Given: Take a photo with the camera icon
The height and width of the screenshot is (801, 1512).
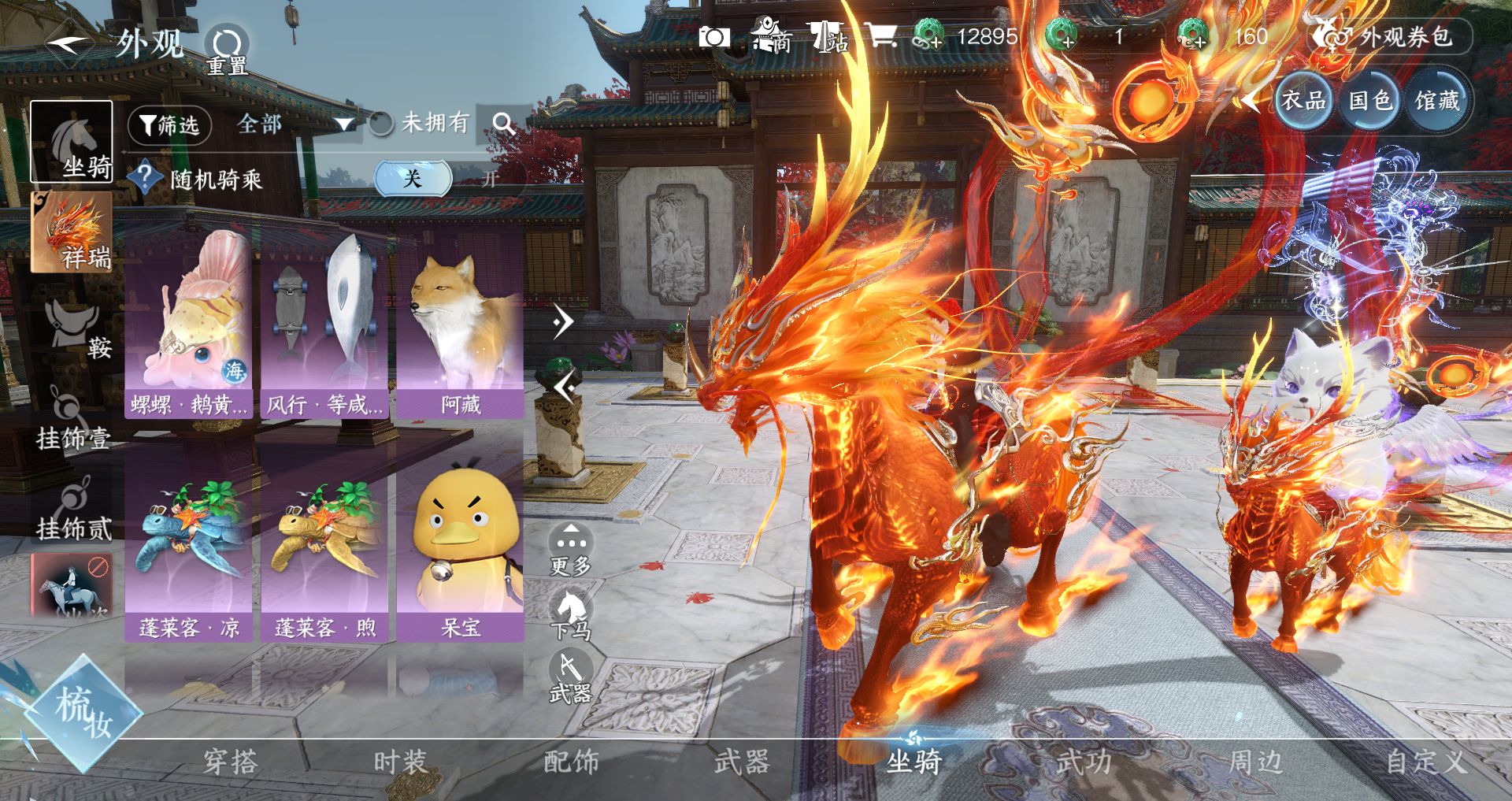Looking at the screenshot, I should (714, 37).
